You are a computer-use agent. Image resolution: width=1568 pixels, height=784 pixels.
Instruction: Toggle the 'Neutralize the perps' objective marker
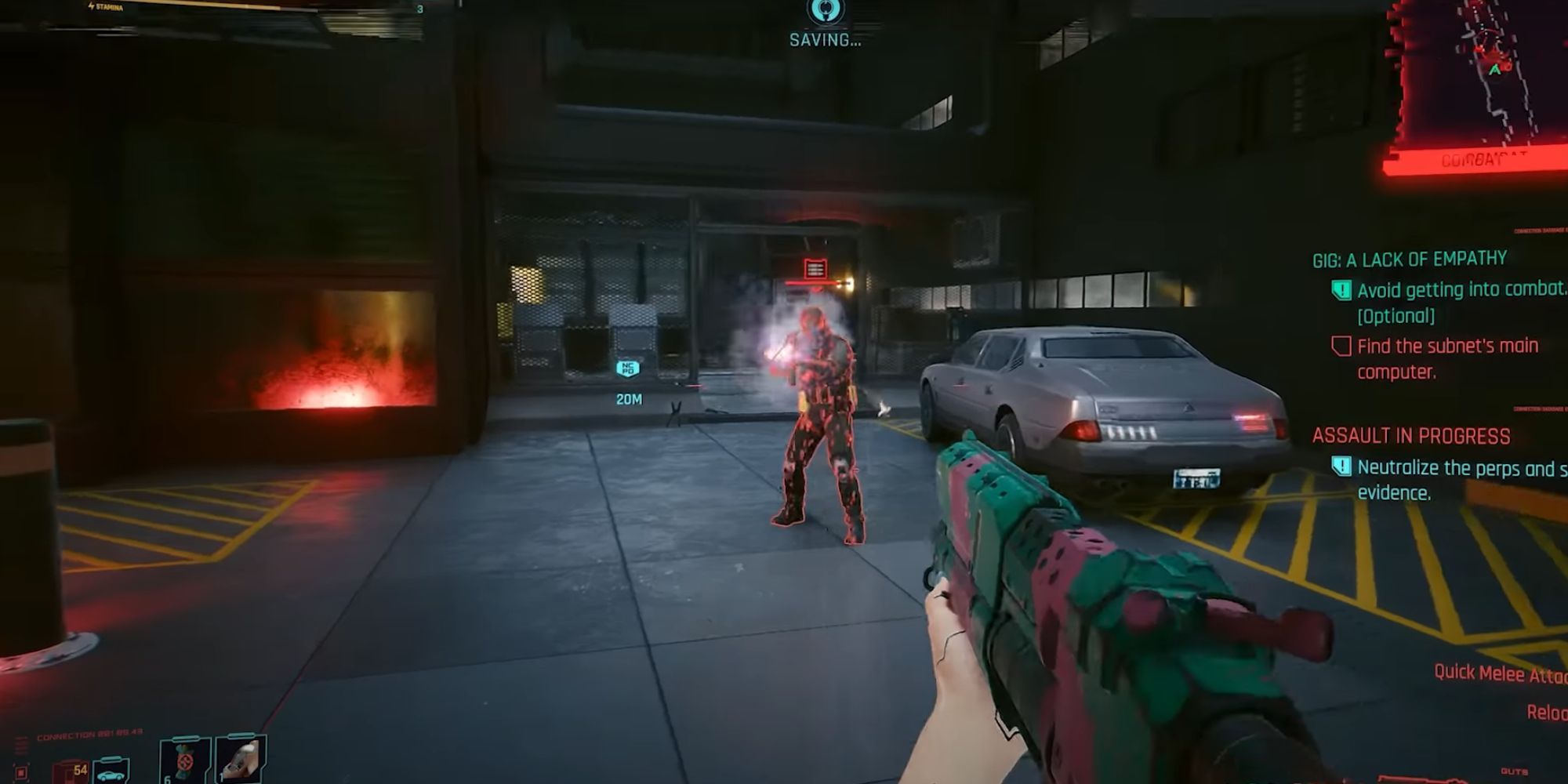1342,468
